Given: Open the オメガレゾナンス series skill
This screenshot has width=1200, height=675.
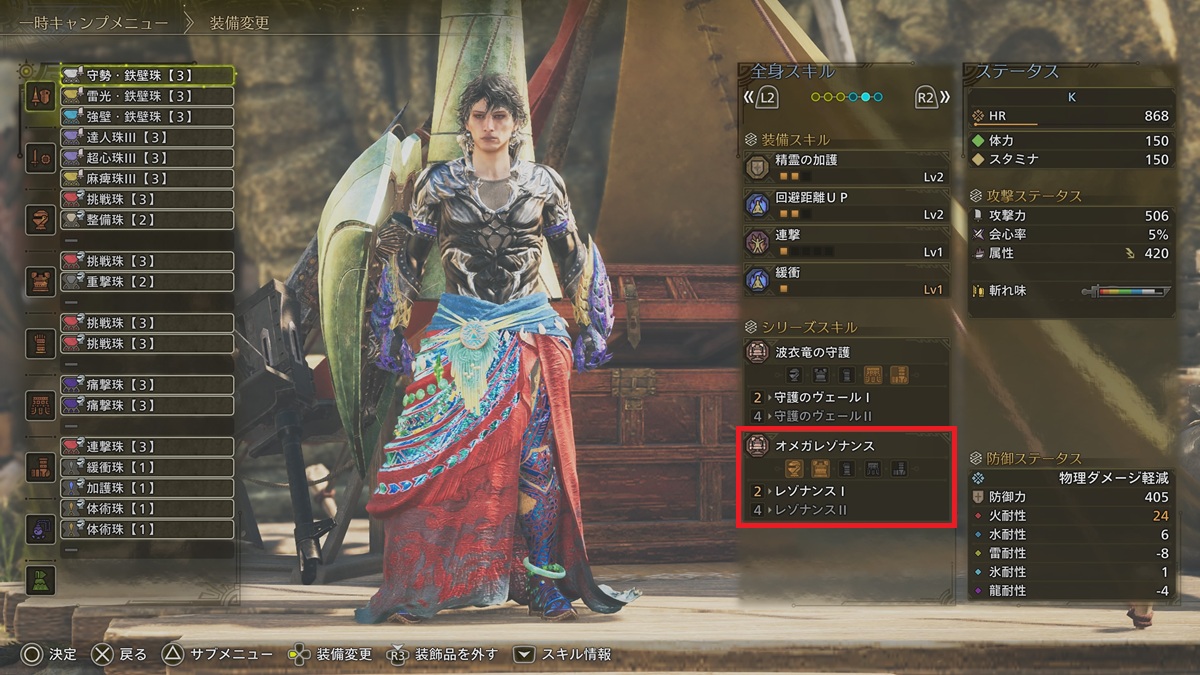Looking at the screenshot, I should click(x=845, y=446).
